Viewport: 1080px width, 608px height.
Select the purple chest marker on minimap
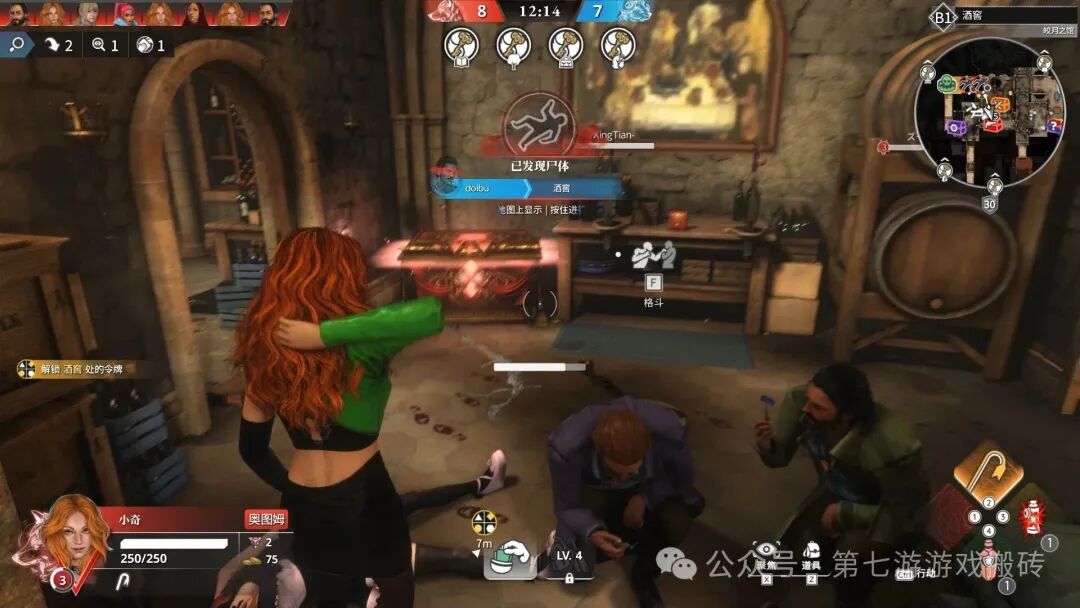pyautogui.click(x=957, y=127)
